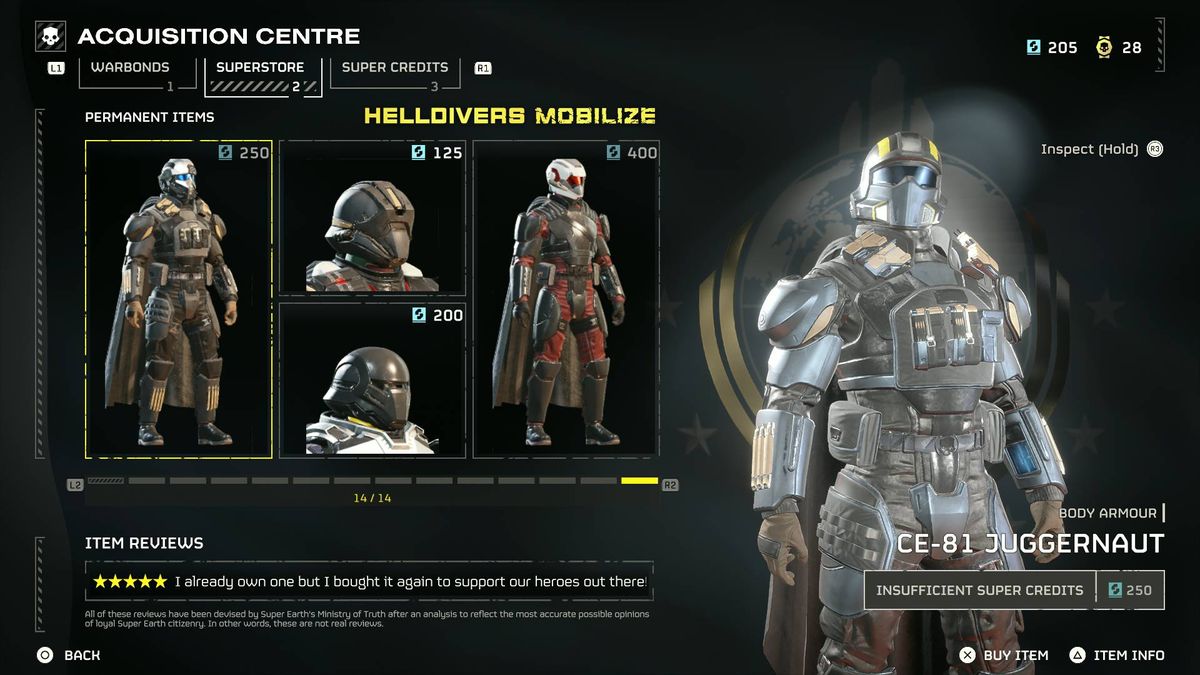
Task: Select the 200-credit black helmet
Action: click(x=372, y=379)
